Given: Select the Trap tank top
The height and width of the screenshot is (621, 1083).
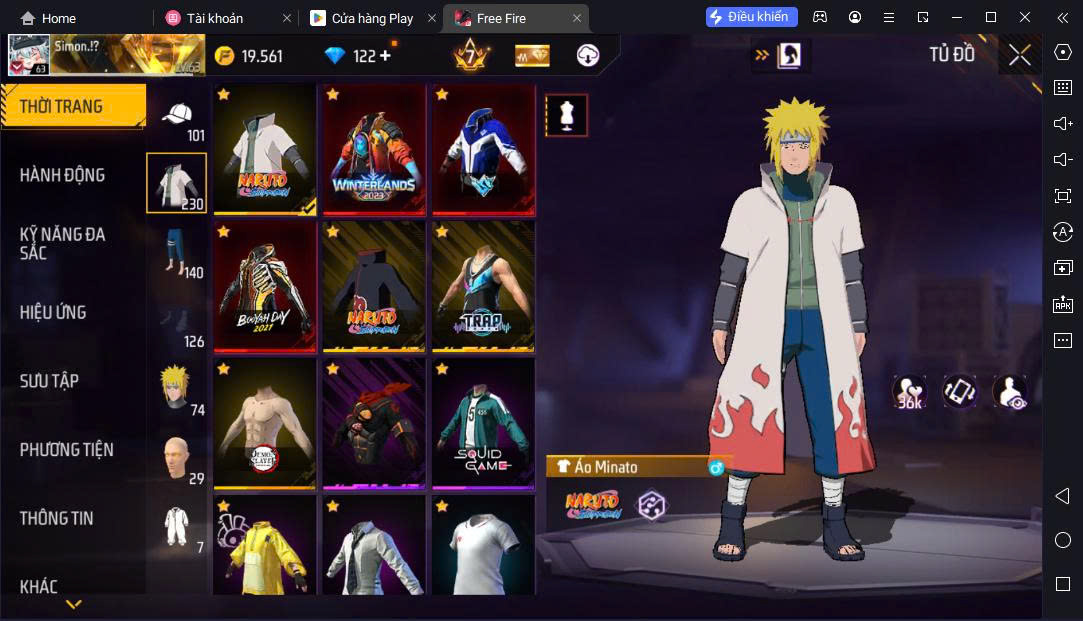Looking at the screenshot, I should [484, 288].
